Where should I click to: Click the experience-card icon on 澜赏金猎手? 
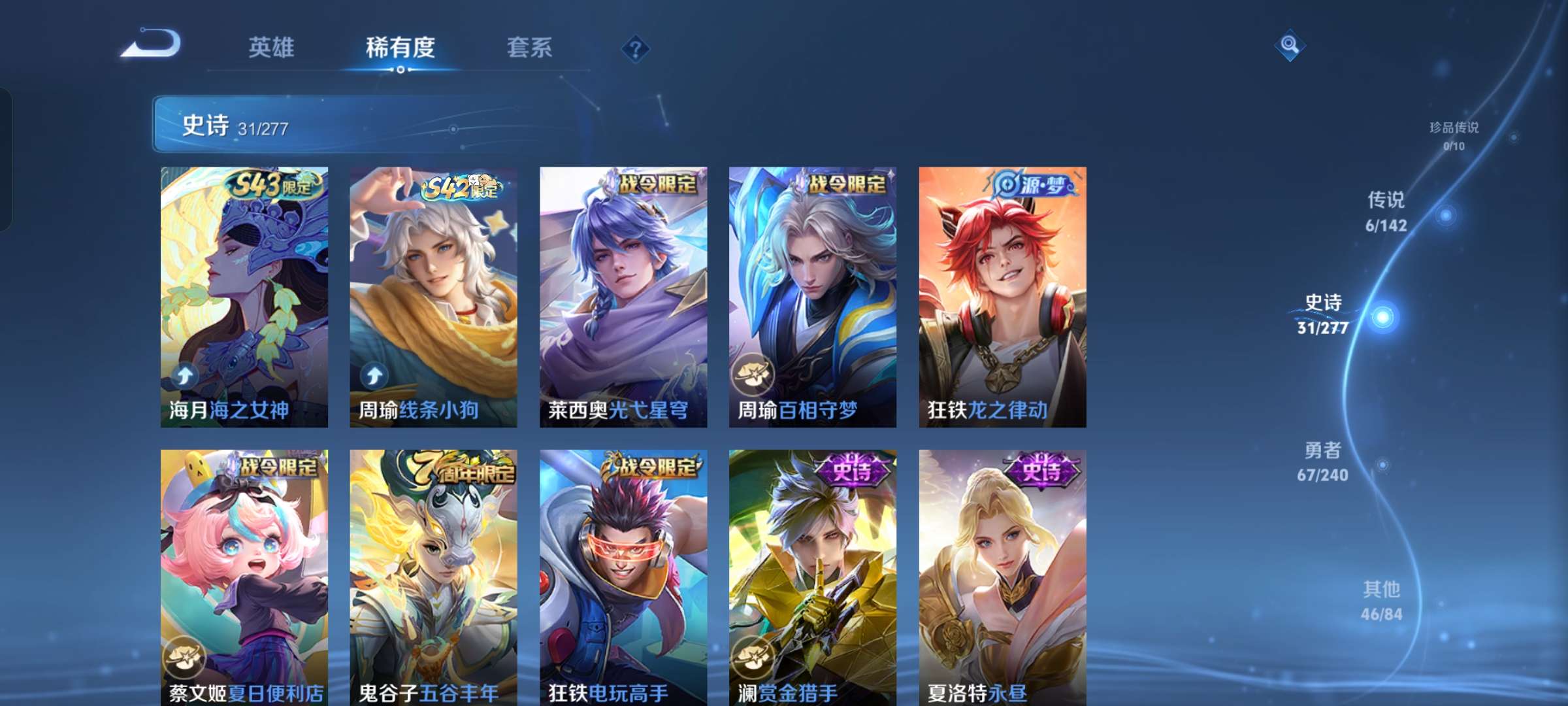click(x=755, y=657)
